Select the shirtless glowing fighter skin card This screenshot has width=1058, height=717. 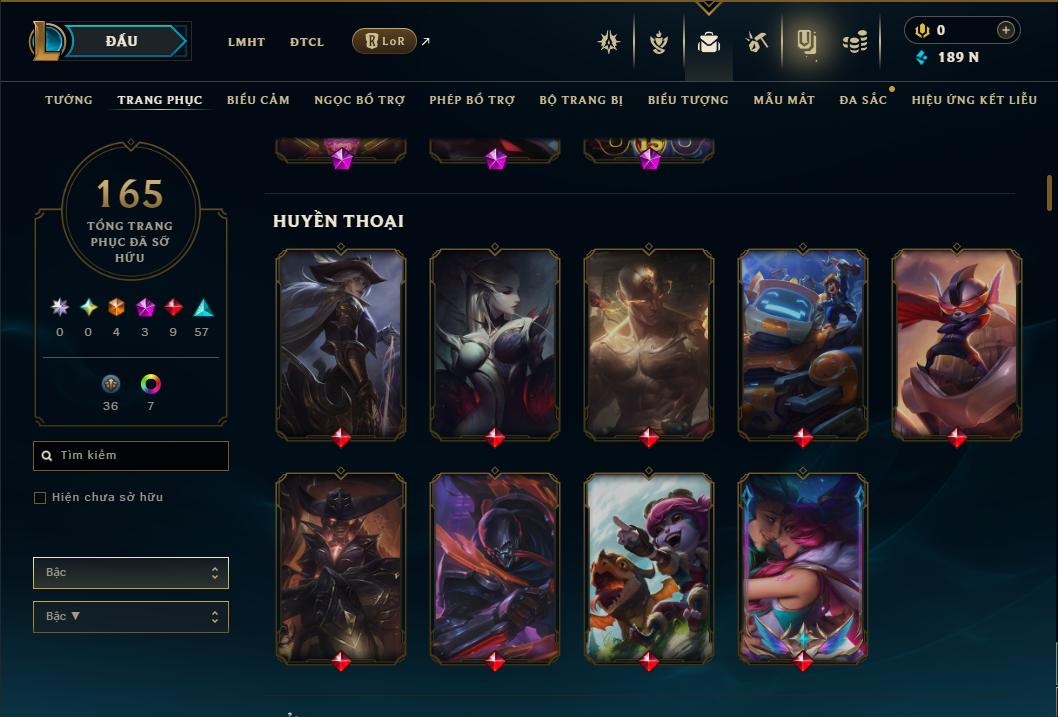coord(649,343)
